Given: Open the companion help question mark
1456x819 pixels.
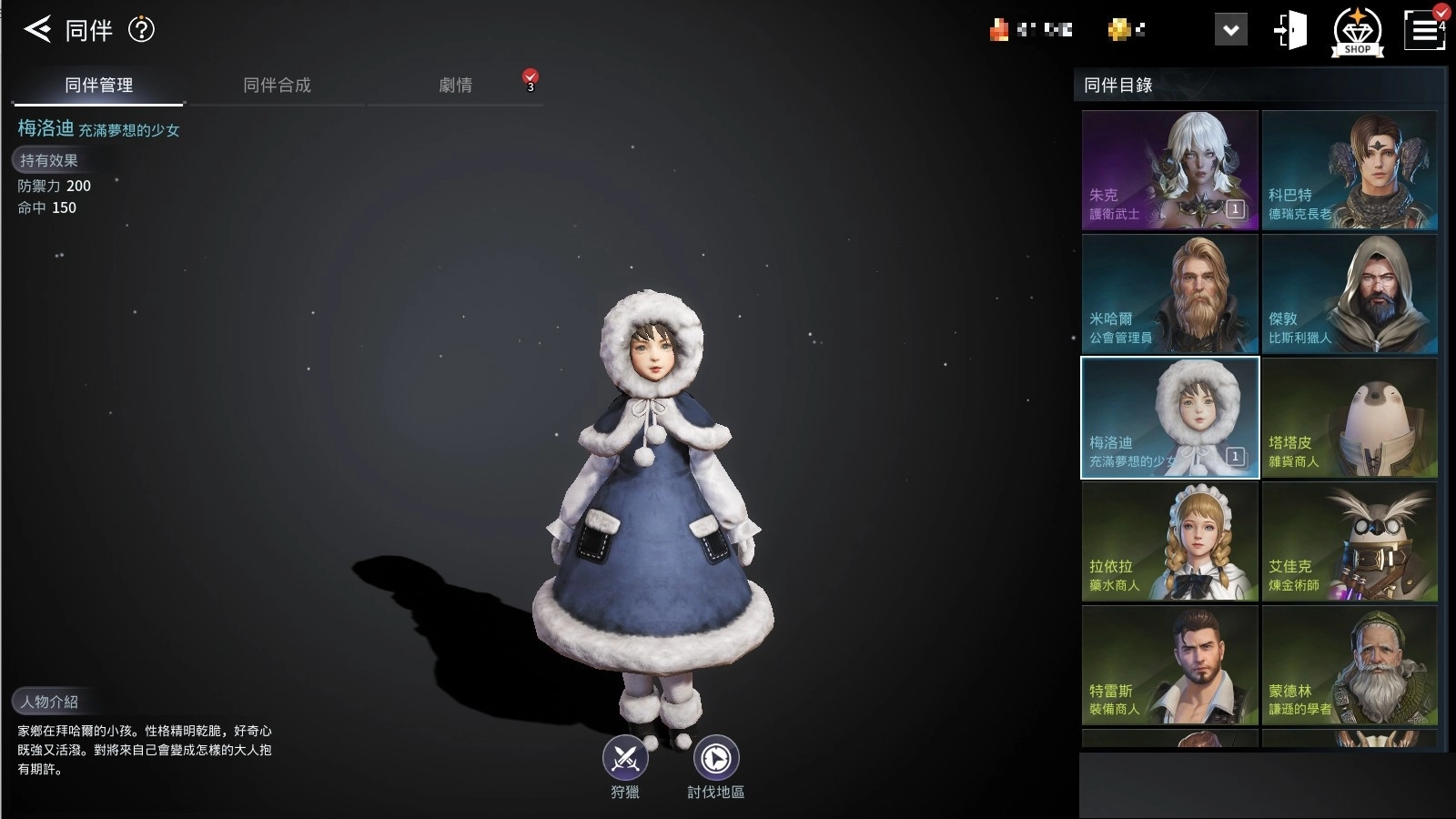Looking at the screenshot, I should [141, 29].
